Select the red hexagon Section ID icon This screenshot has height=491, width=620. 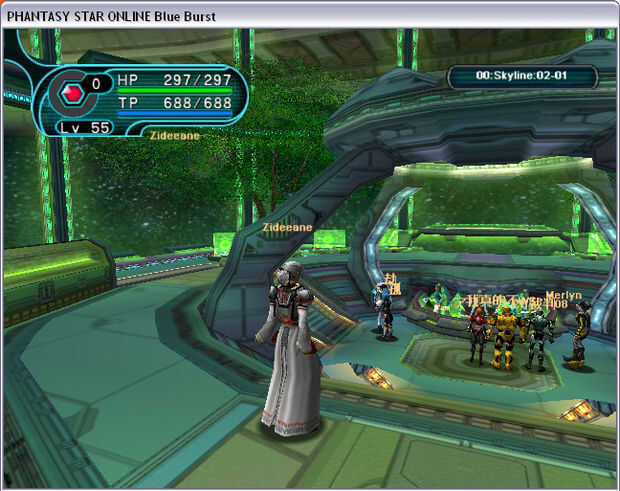71,95
